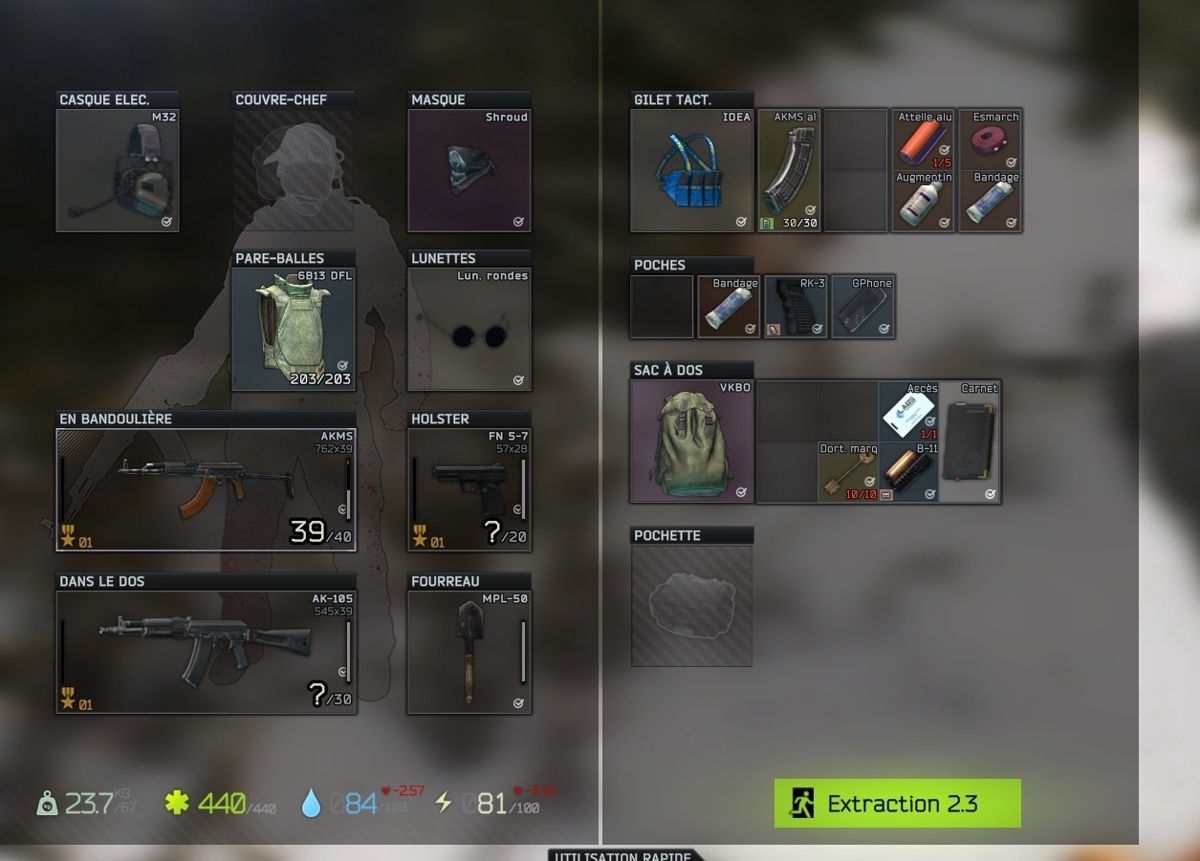Viewport: 1200px width, 861px height.
Task: Click the AKMS aluminium magazine 30/30
Action: pyautogui.click(x=789, y=170)
